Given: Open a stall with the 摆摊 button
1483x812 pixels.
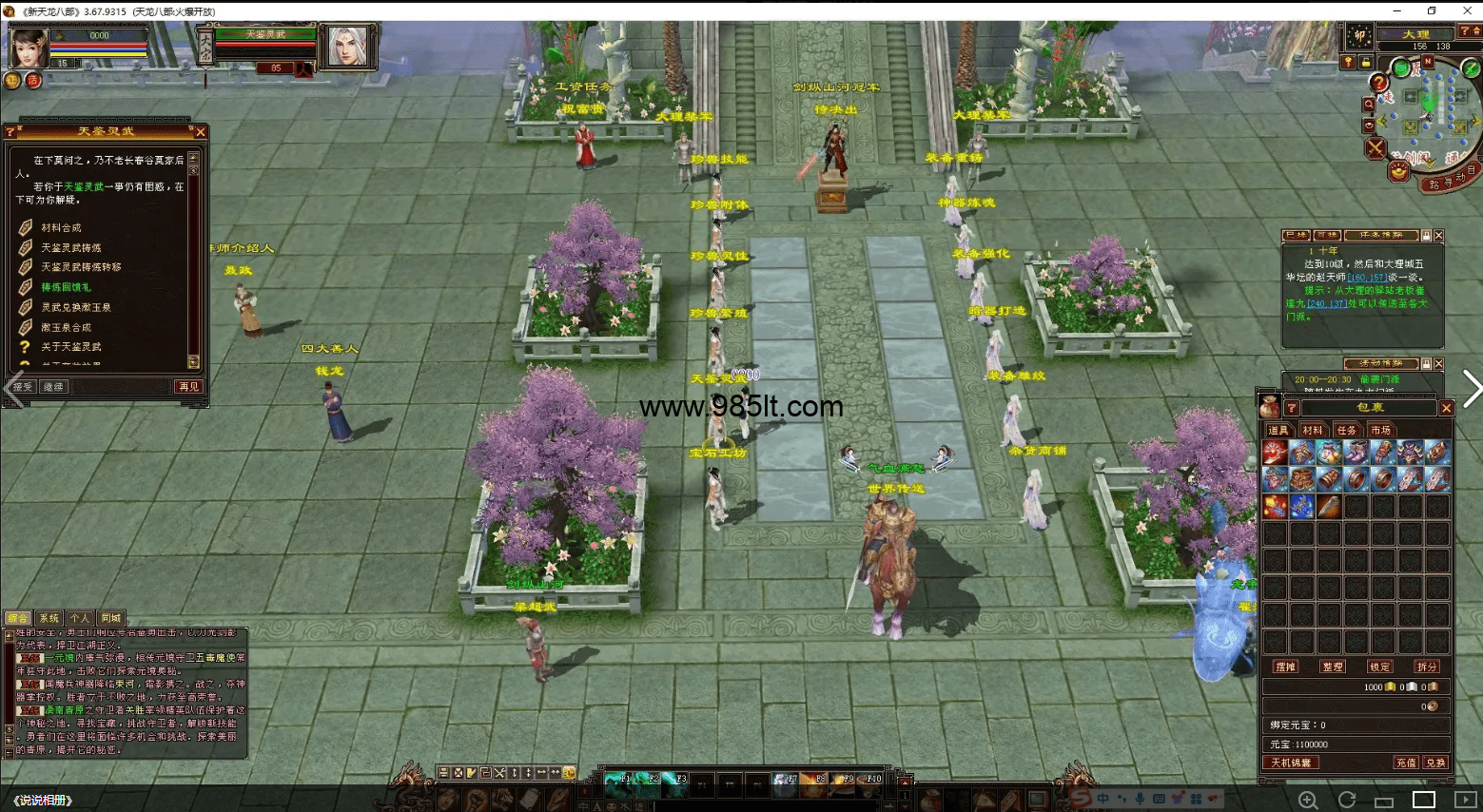Looking at the screenshot, I should (1285, 667).
